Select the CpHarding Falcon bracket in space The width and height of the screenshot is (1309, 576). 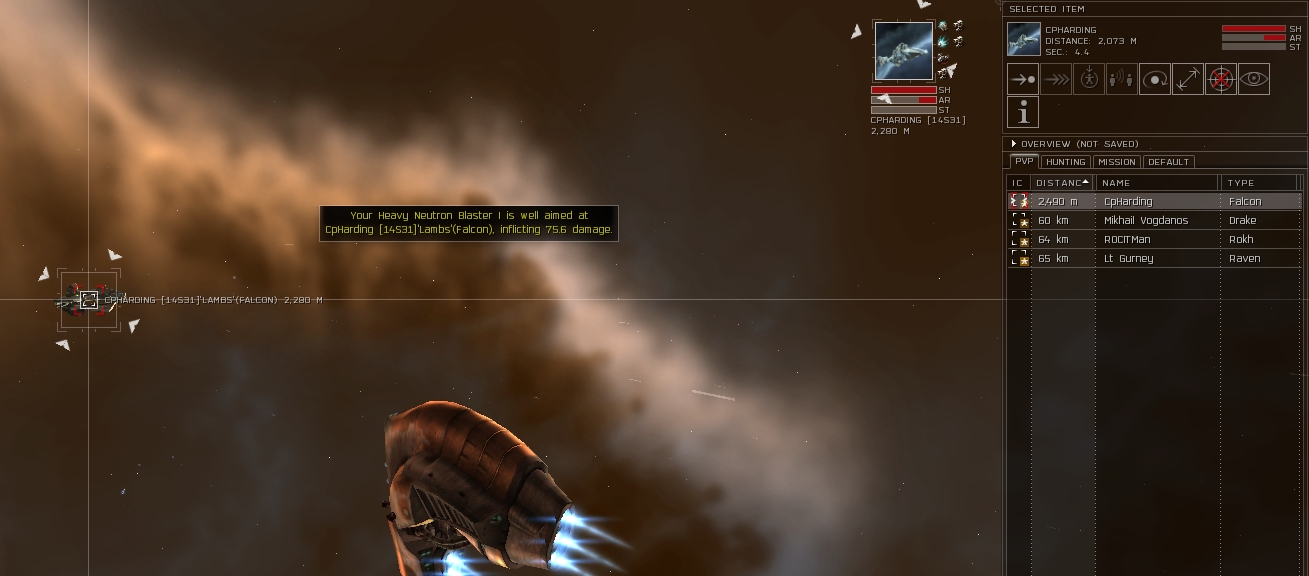(x=89, y=299)
